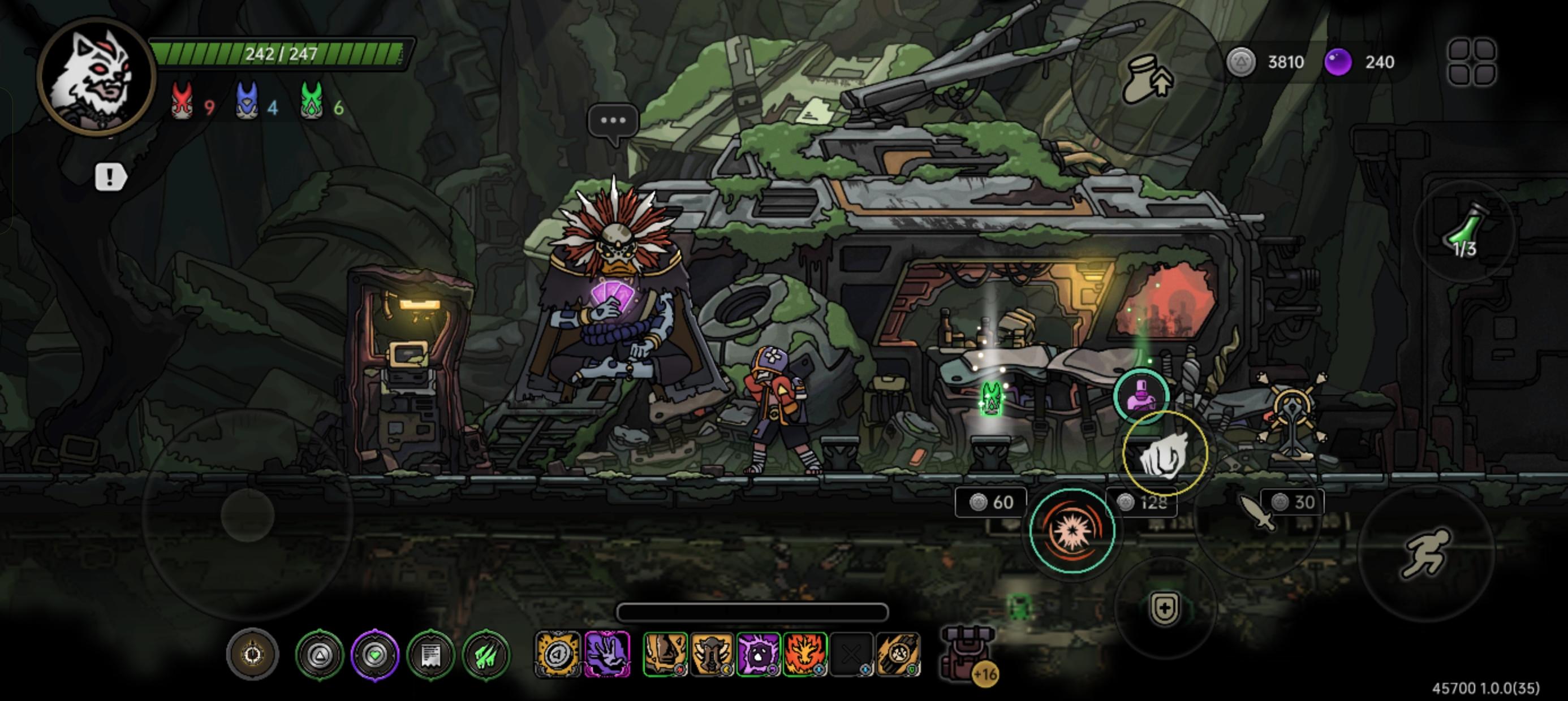
Task: Tap the green heart coin buff icon
Action: pos(375,655)
